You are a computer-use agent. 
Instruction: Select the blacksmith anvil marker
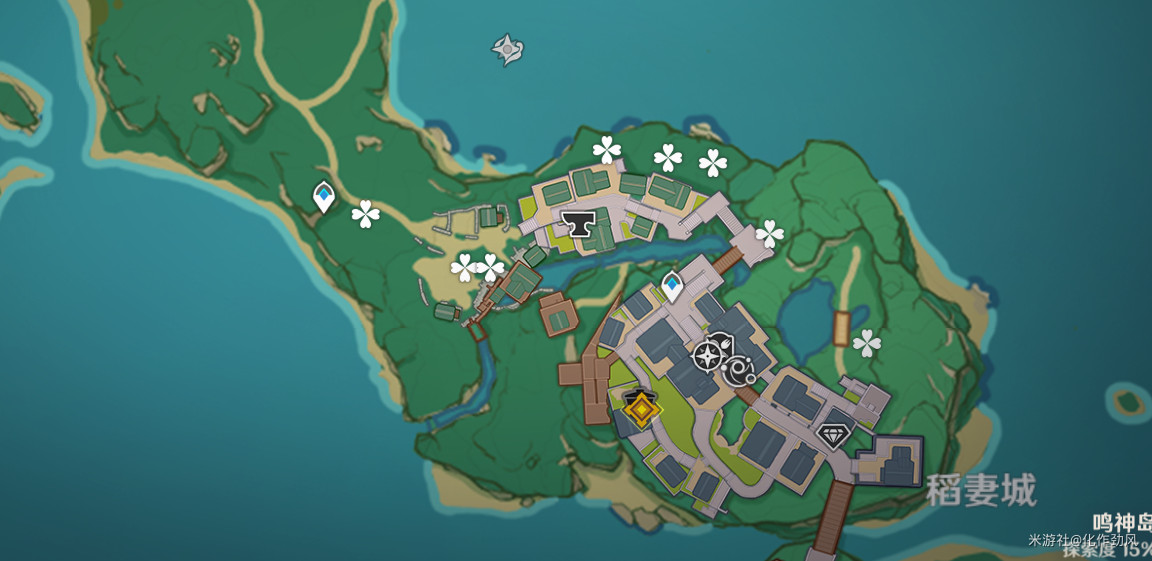click(x=578, y=222)
